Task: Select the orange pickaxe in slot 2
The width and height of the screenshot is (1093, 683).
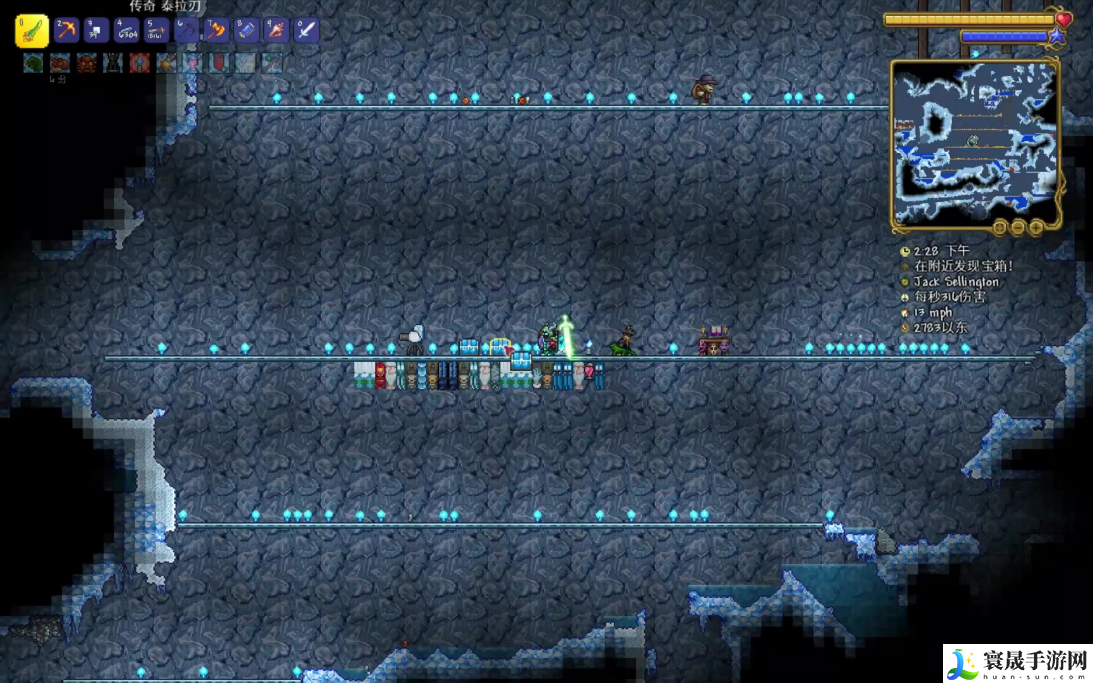Action: 66,30
